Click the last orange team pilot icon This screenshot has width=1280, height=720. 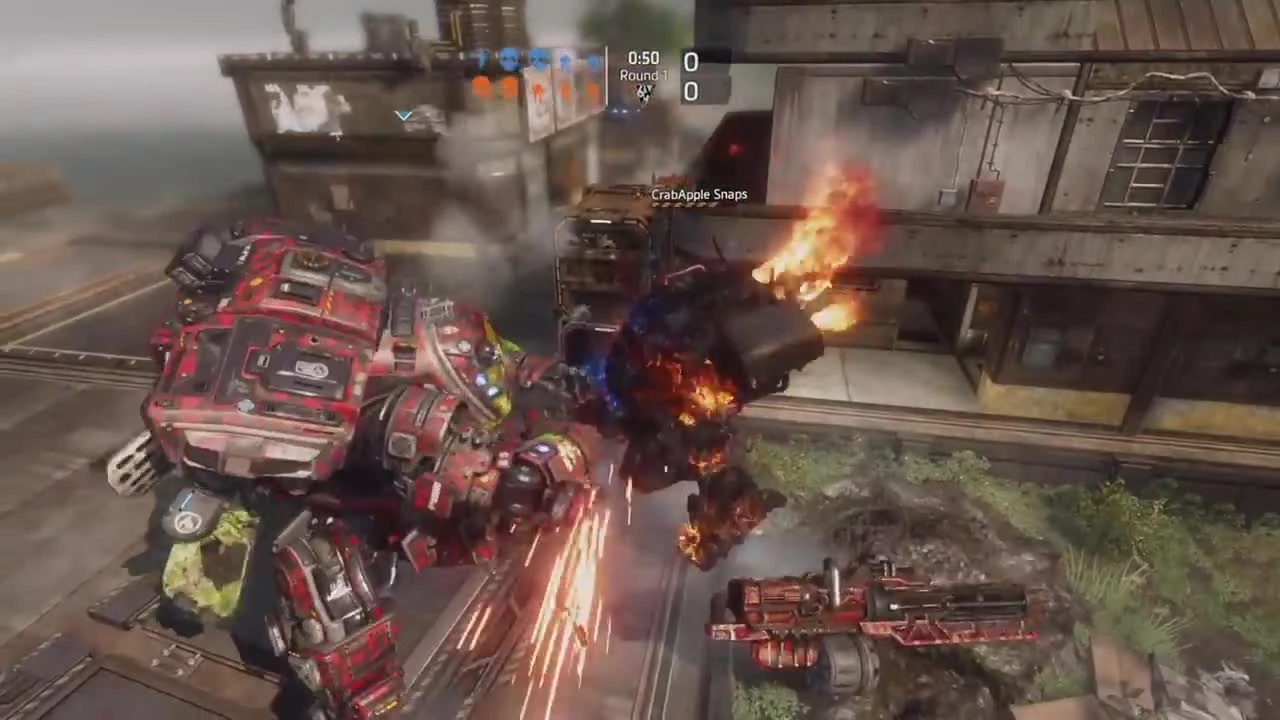[x=592, y=88]
